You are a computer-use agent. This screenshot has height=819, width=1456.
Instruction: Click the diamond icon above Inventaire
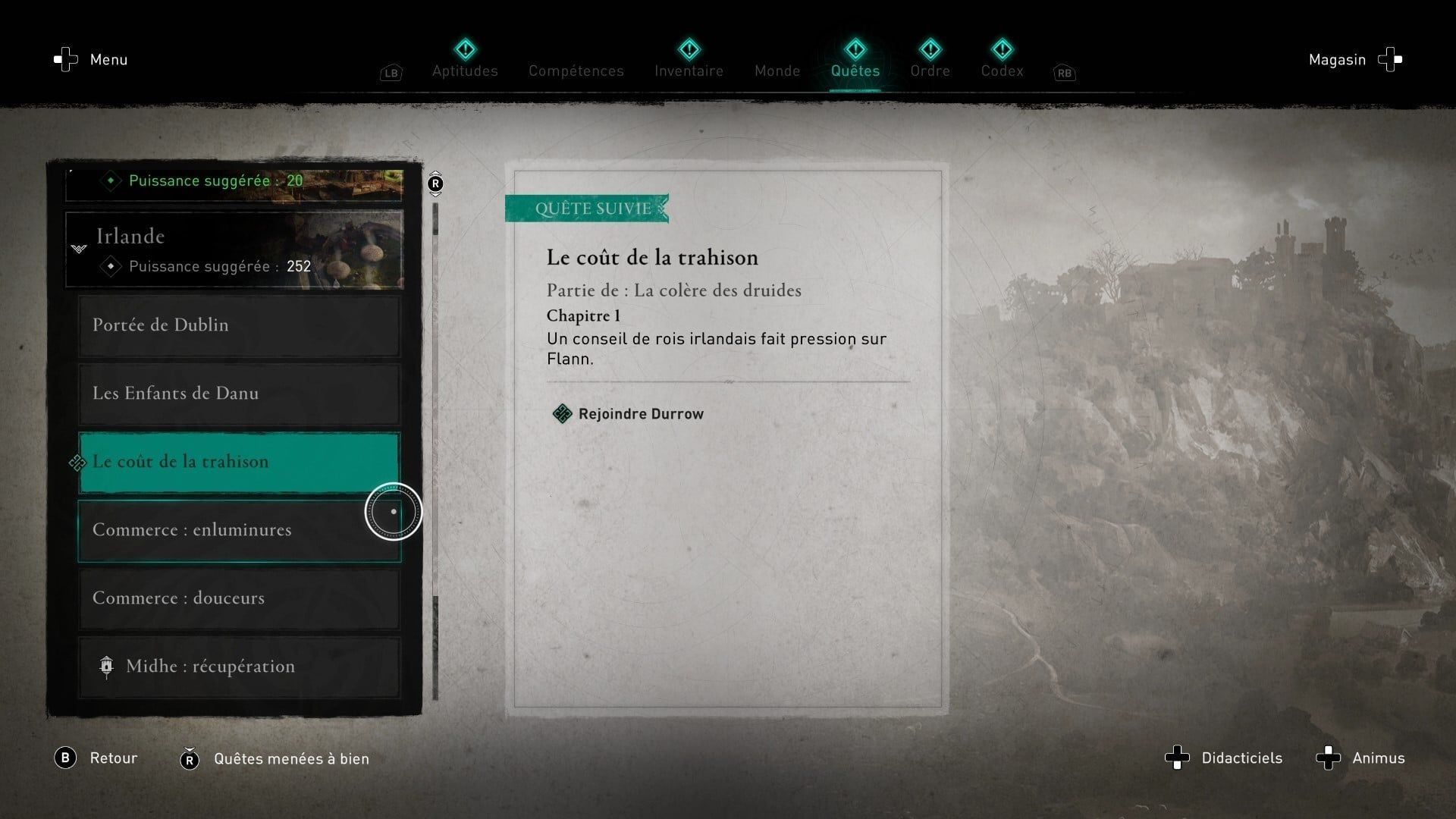click(x=688, y=49)
